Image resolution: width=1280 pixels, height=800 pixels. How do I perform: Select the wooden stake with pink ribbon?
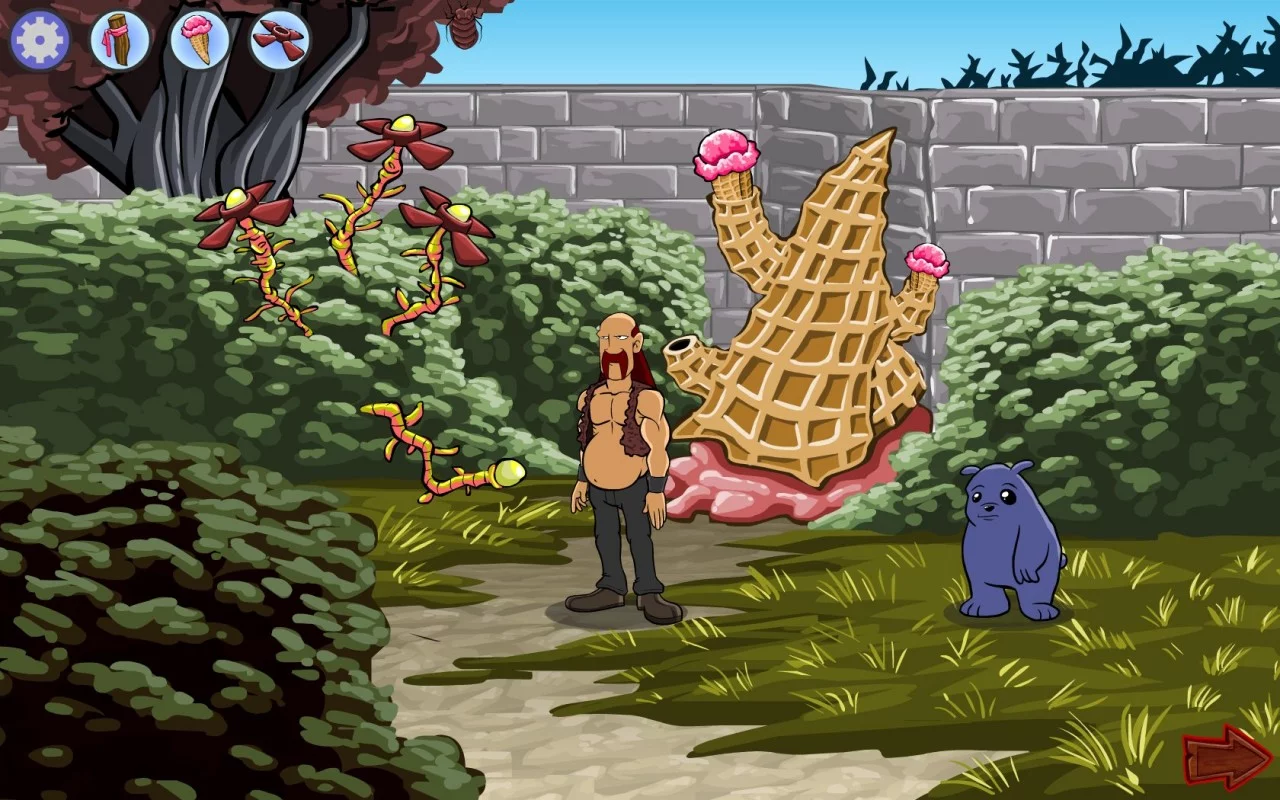(117, 38)
